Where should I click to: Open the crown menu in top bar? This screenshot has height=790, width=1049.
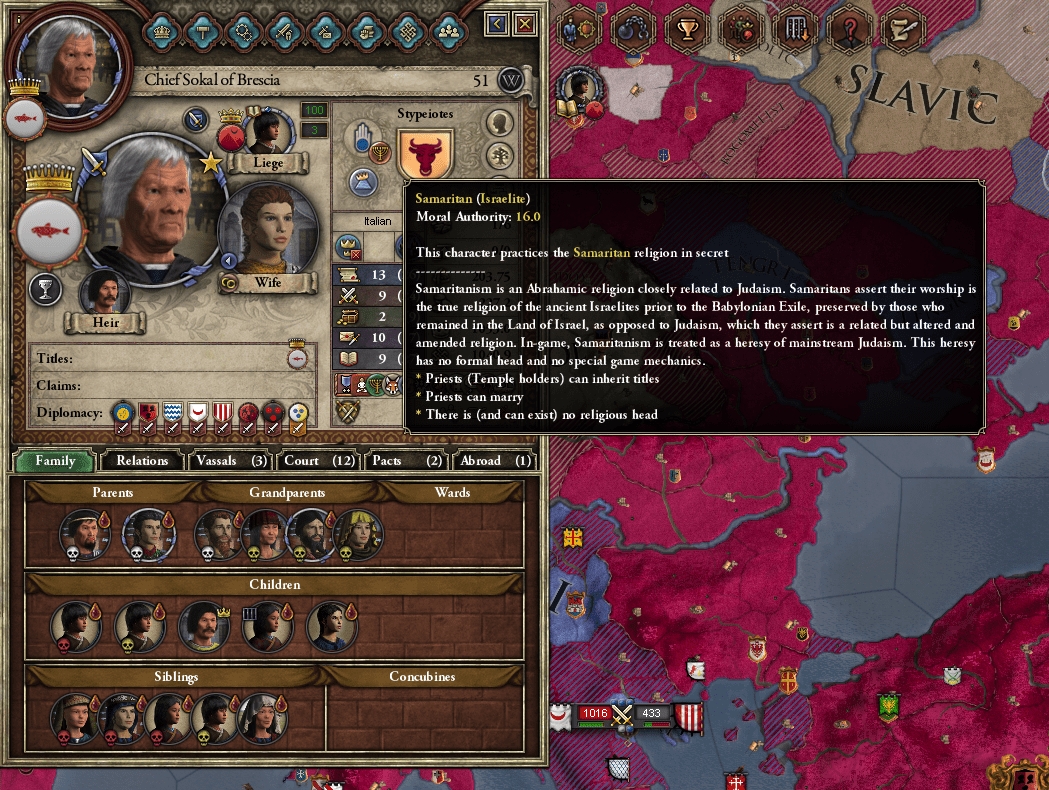tap(160, 30)
